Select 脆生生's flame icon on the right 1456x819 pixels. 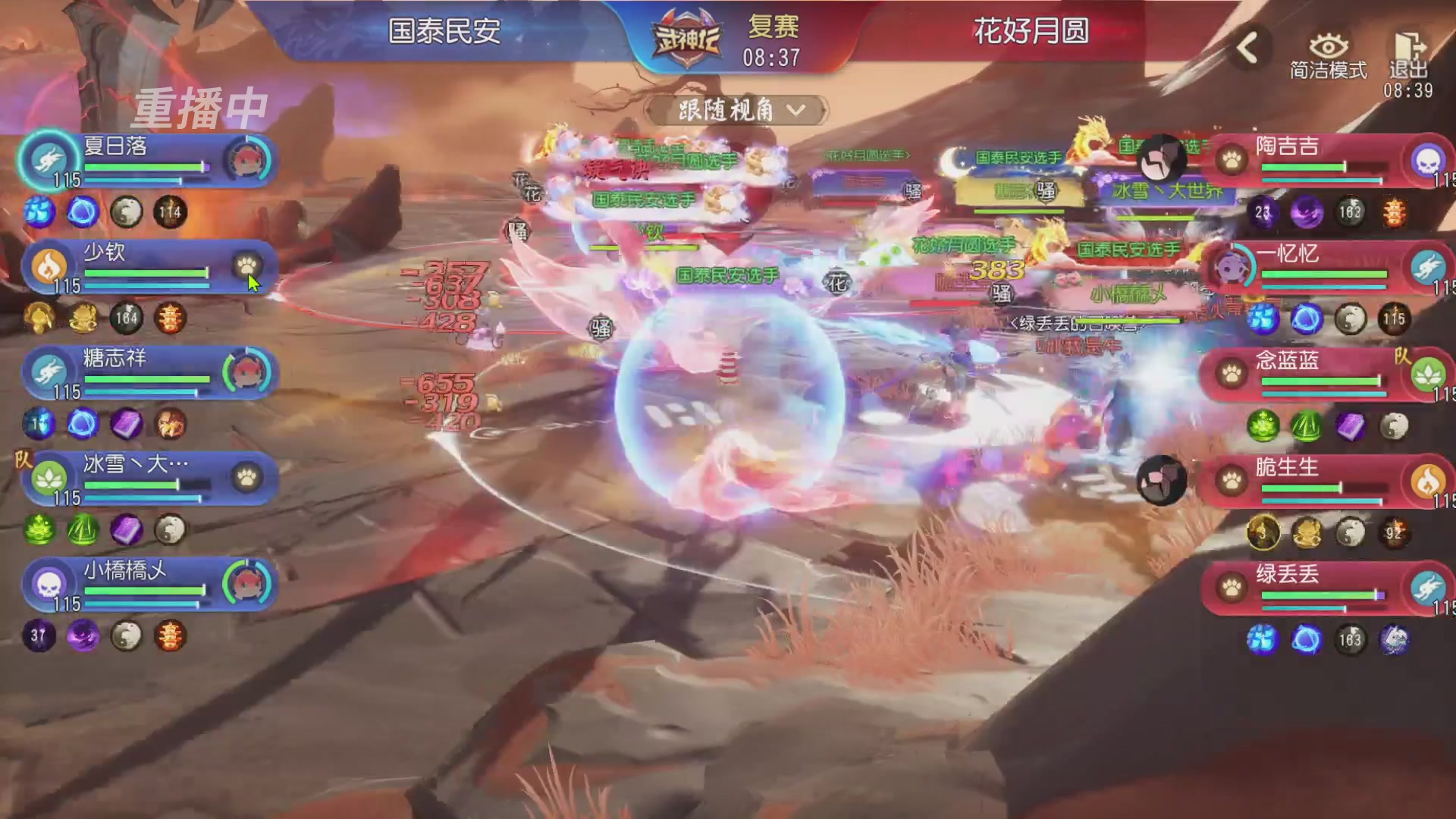click(x=1429, y=479)
